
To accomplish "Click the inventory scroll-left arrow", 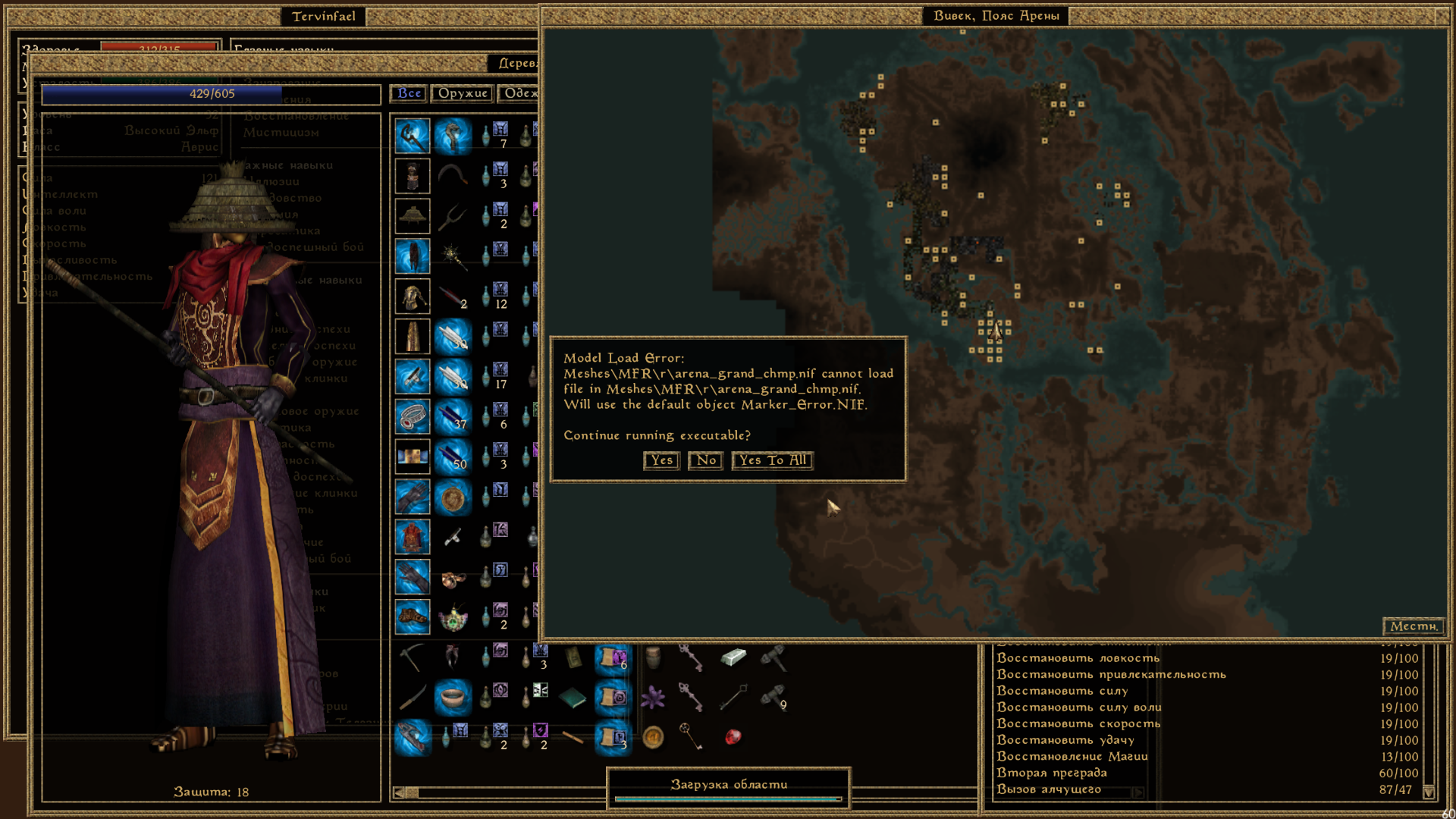I will [x=399, y=793].
